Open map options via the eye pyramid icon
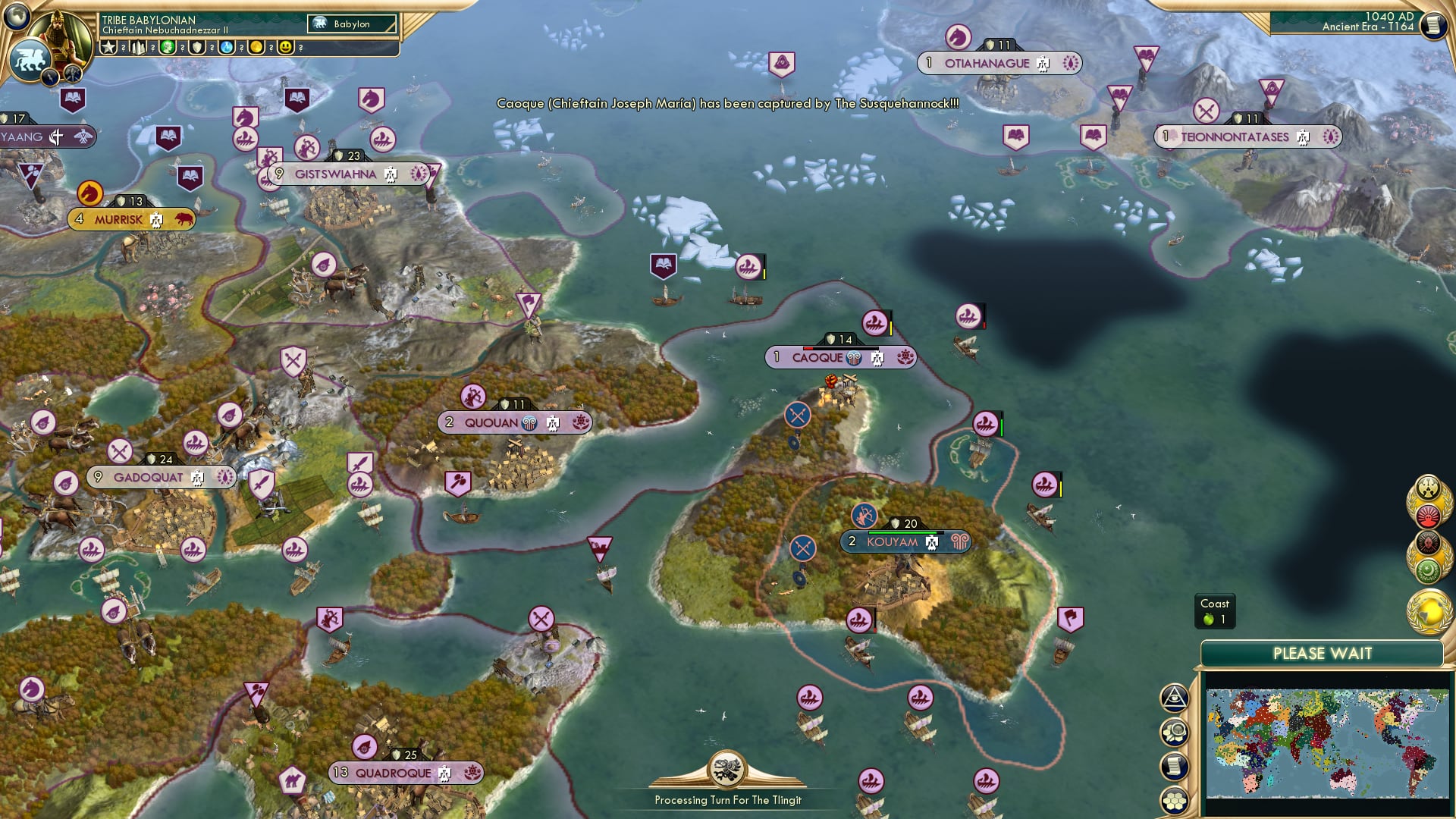 click(x=1174, y=698)
